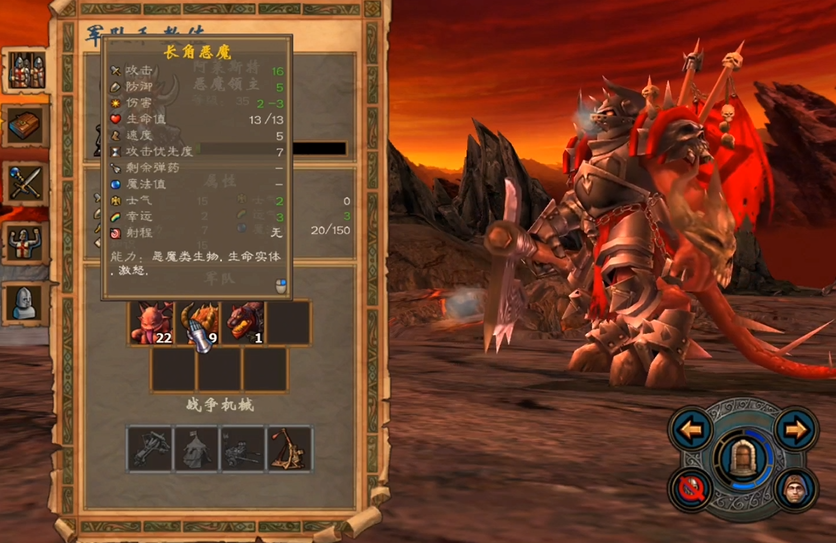
Task: Select the red hell hound stack of 1
Action: [243, 323]
